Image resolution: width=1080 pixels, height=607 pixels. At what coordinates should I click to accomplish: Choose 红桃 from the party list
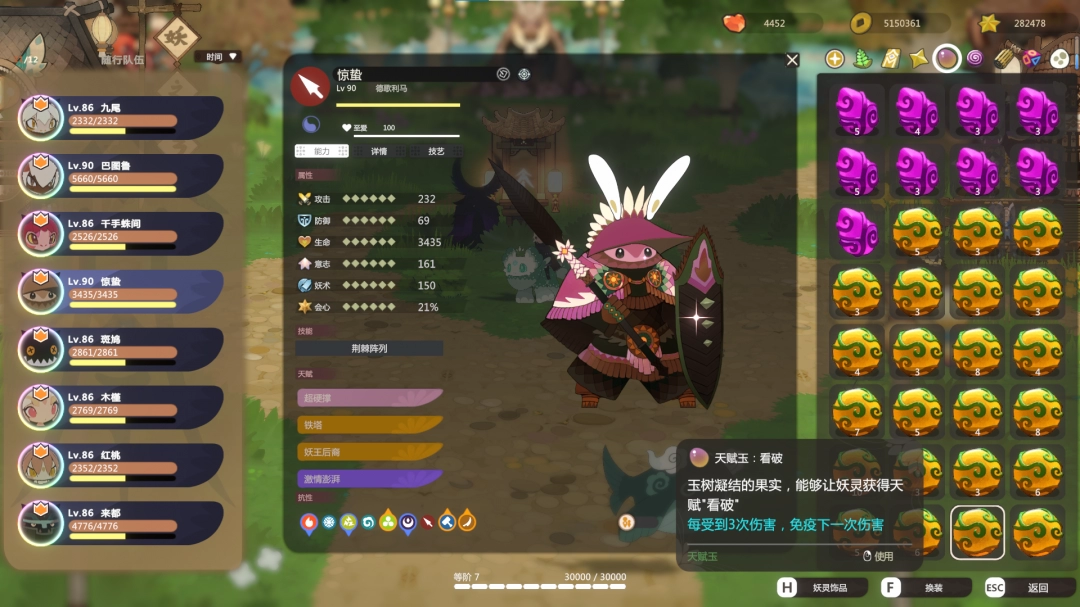pyautogui.click(x=120, y=466)
